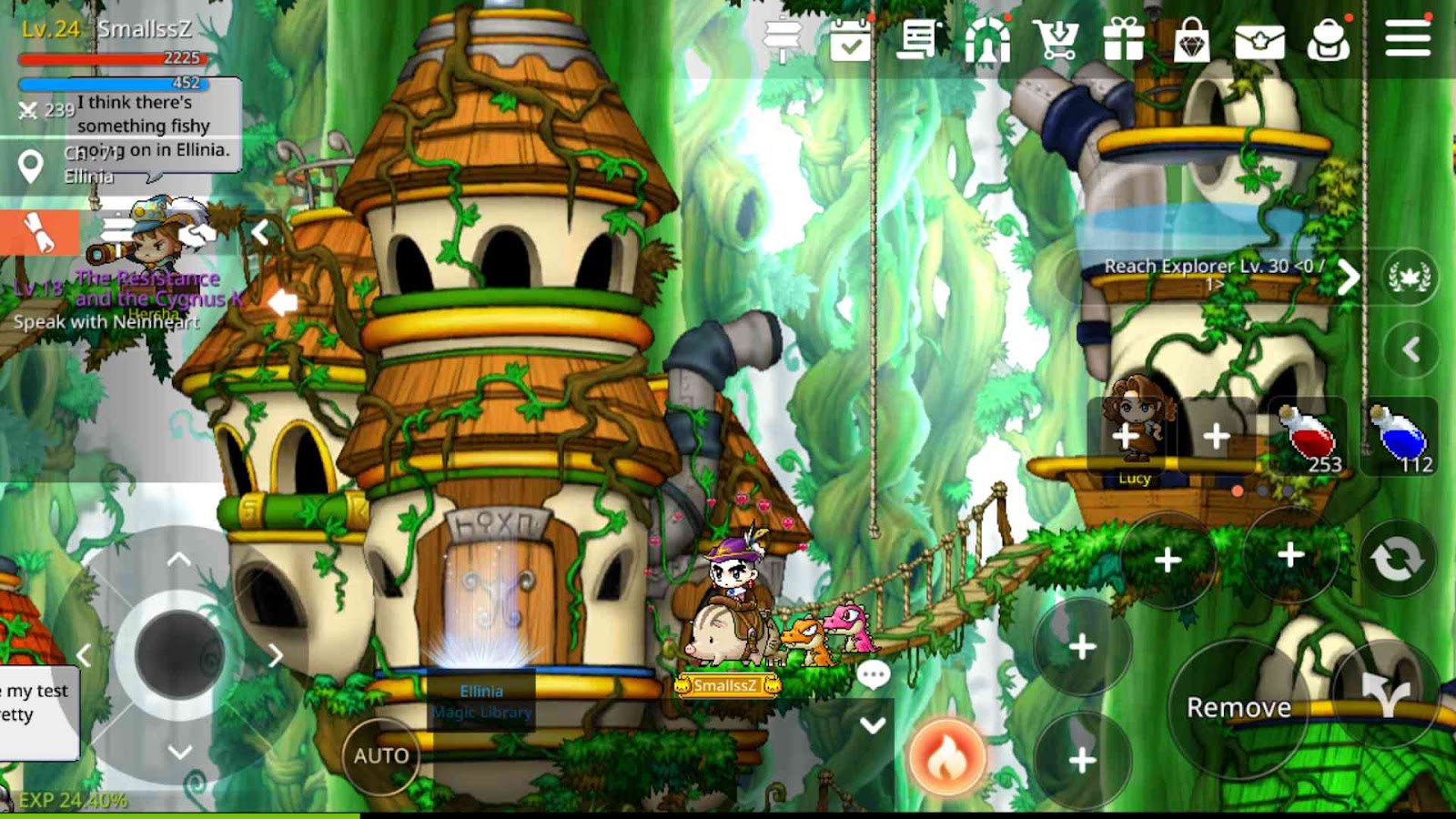
Task: Open the chat speech bubble icon
Action: [x=873, y=674]
